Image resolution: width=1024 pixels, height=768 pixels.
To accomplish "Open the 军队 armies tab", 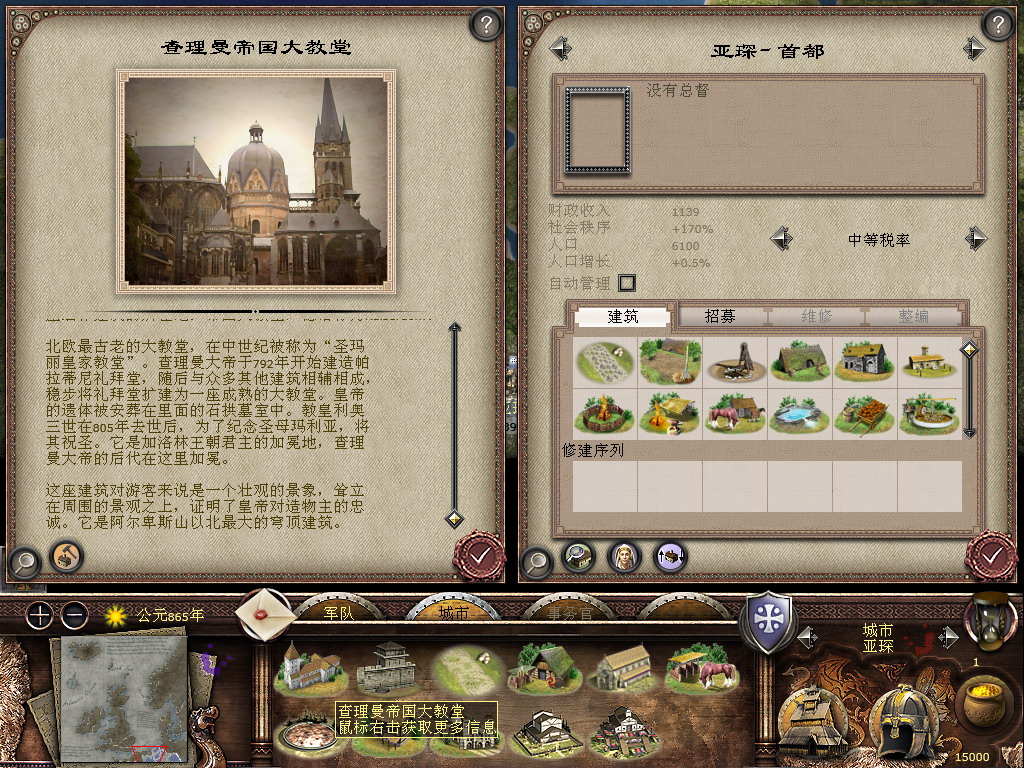I will pos(340,612).
